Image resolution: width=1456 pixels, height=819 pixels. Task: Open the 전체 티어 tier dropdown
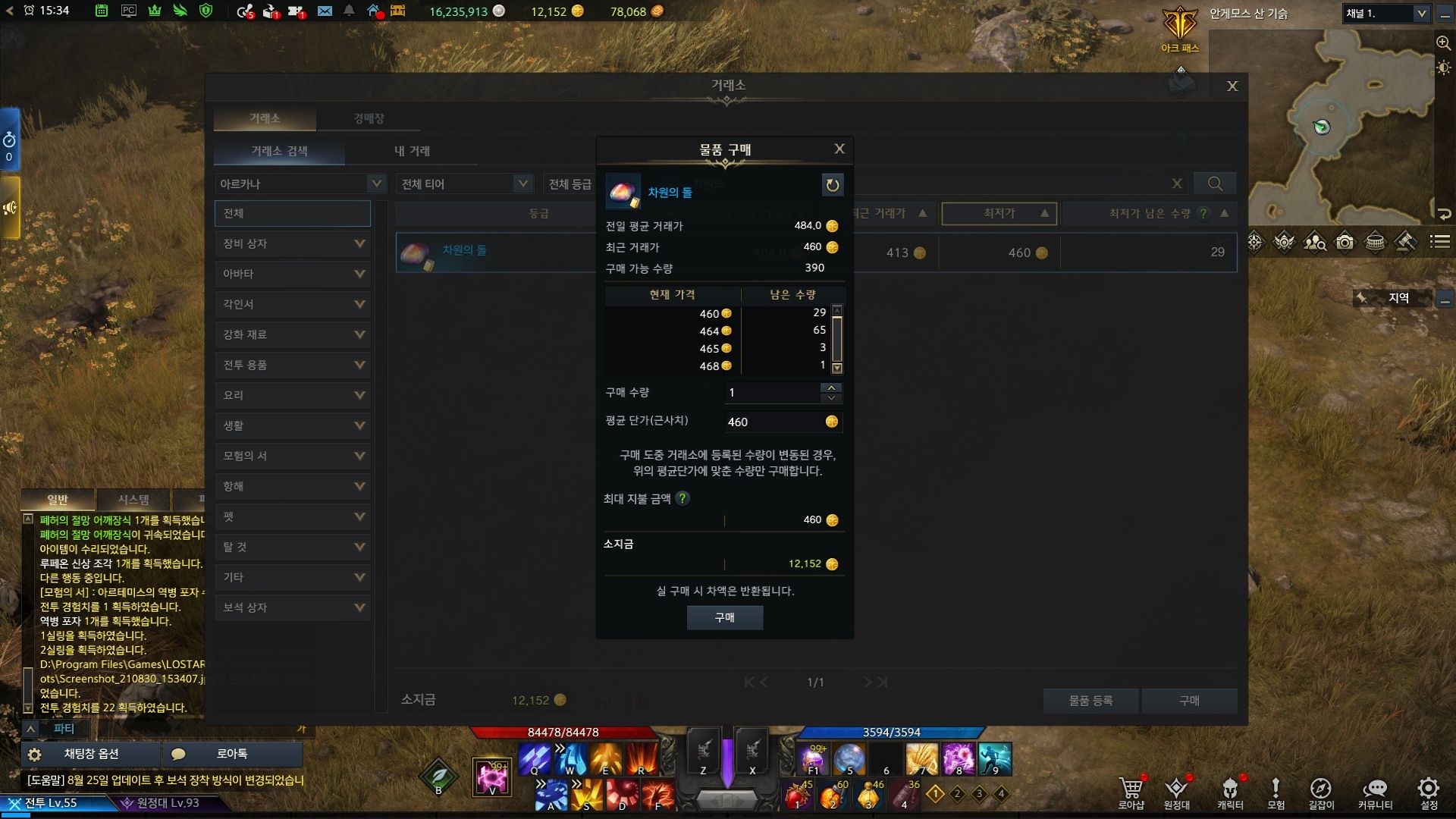click(x=464, y=184)
